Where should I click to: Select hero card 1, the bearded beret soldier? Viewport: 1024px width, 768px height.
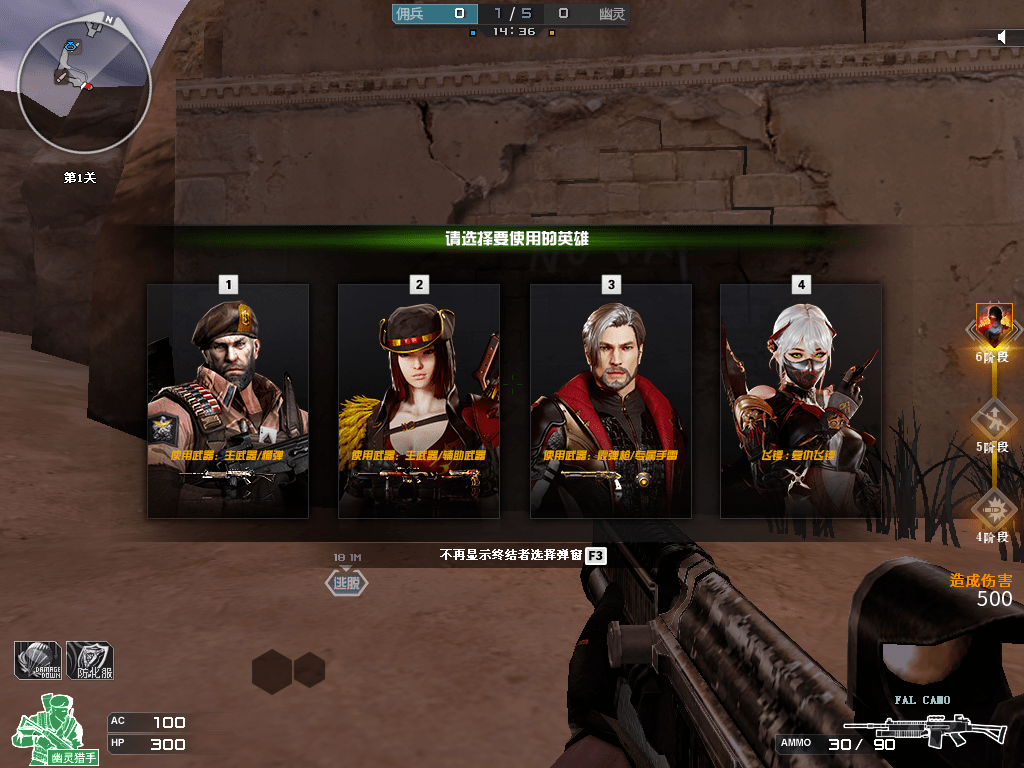[x=228, y=400]
